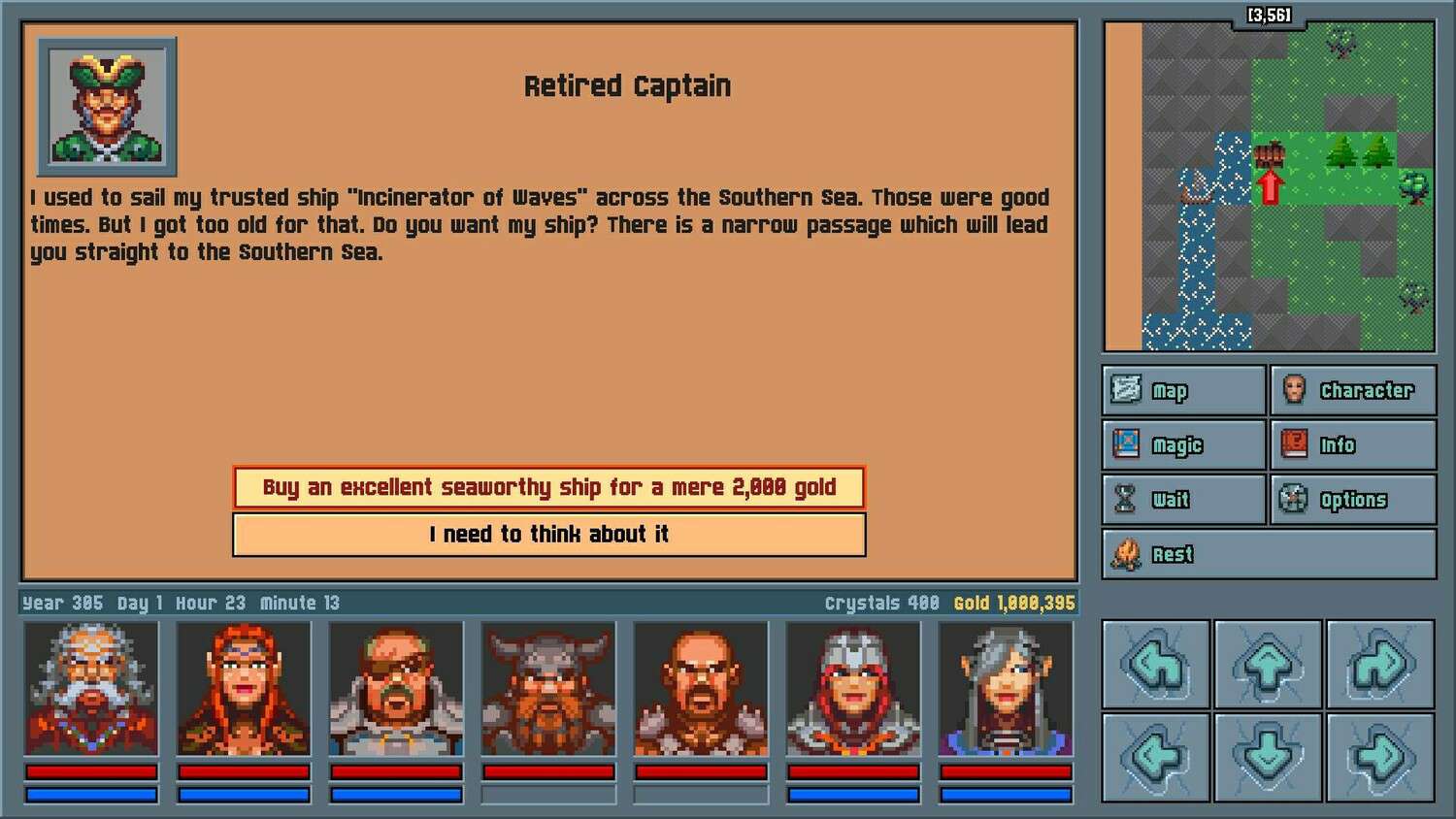Click the move forward arrow button
The width and height of the screenshot is (1456, 819).
coord(1268,665)
